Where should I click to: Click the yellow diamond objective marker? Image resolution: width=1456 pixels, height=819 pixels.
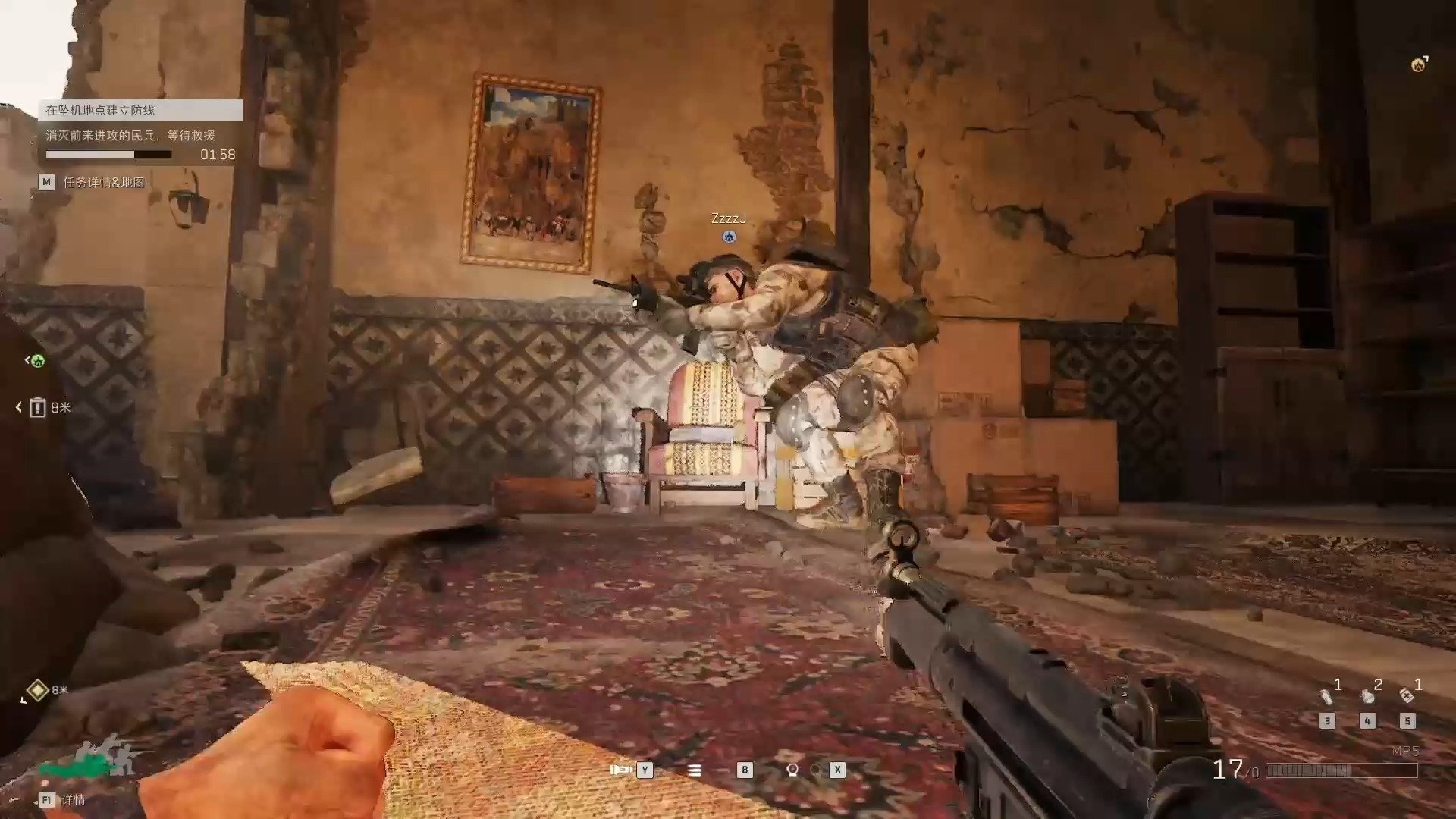coord(37,690)
